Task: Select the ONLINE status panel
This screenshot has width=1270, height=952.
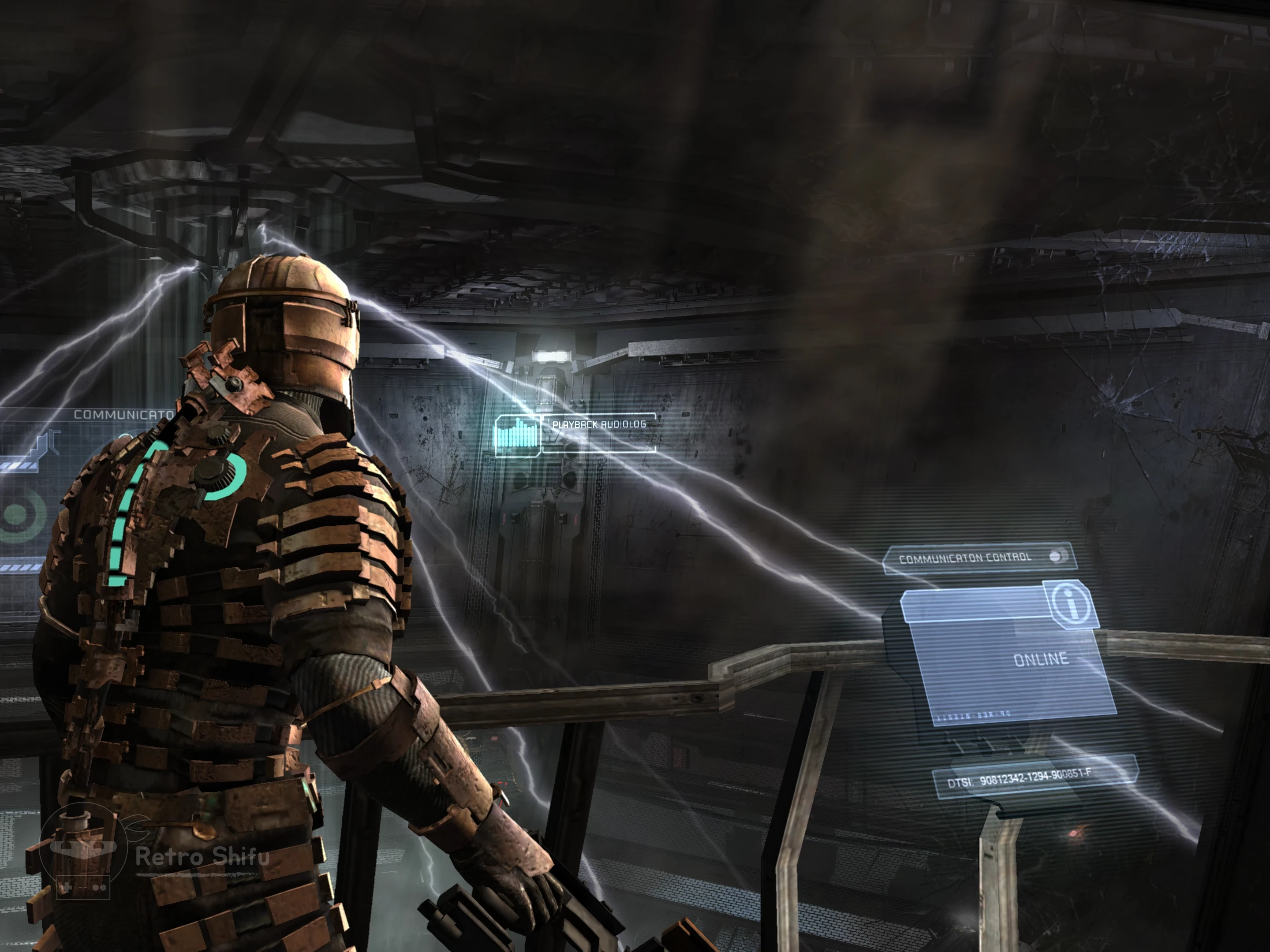Action: [x=1011, y=666]
